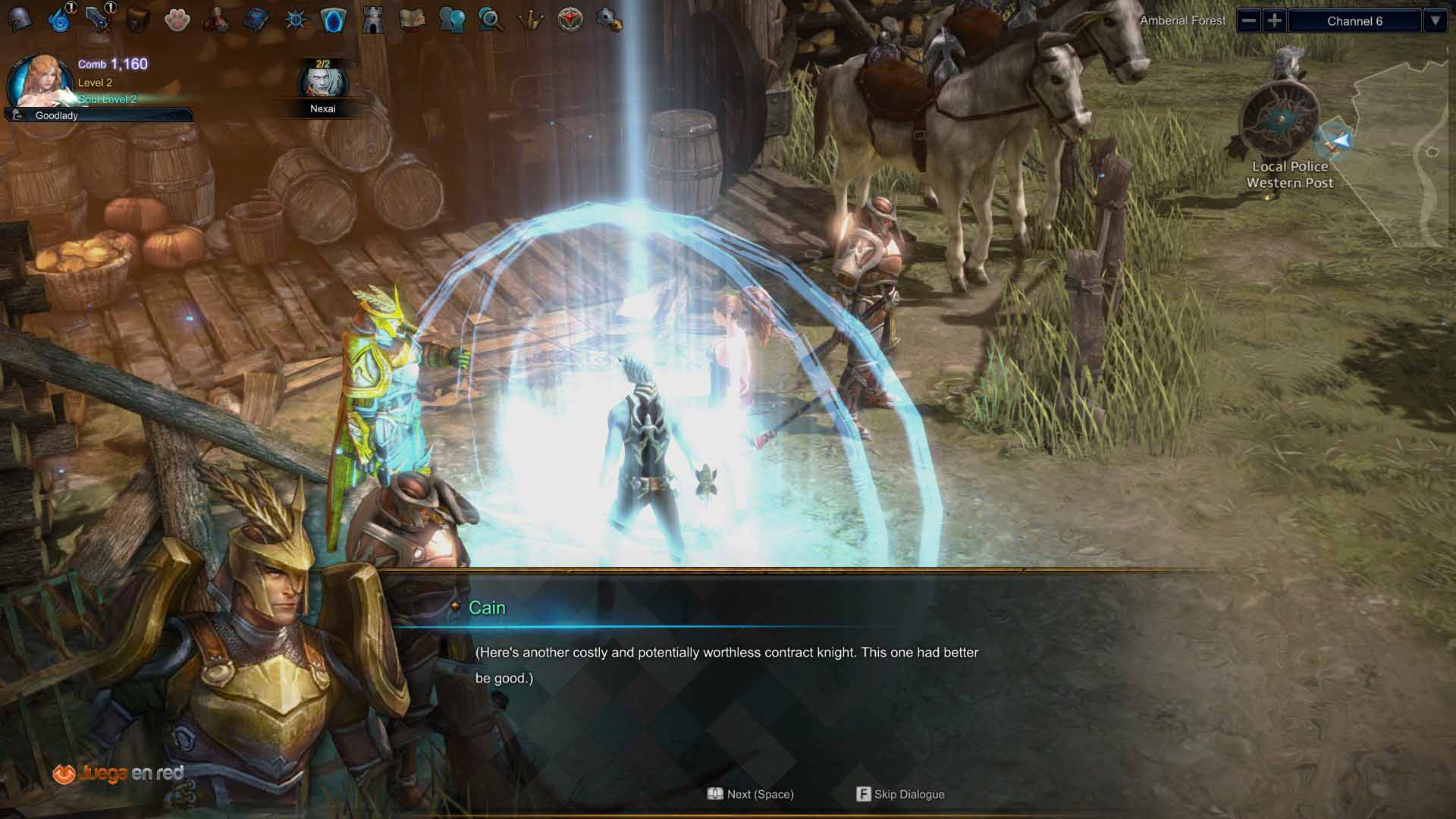Click the magnifying glass search icon
Image resolution: width=1456 pixels, height=819 pixels.
[491, 20]
